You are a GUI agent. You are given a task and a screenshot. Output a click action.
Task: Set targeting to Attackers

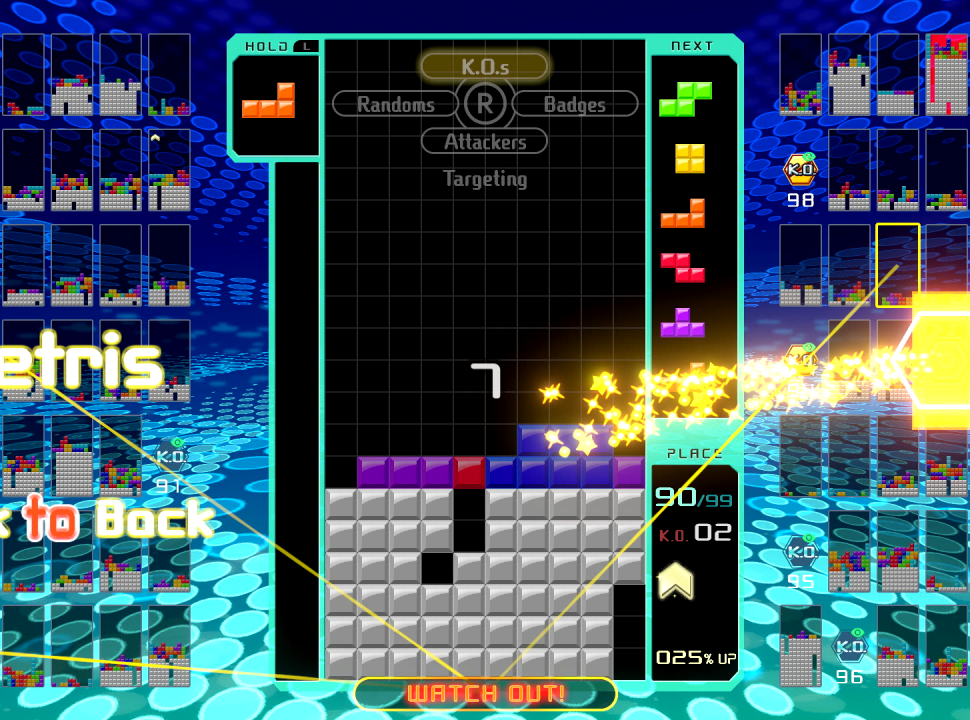click(x=485, y=142)
